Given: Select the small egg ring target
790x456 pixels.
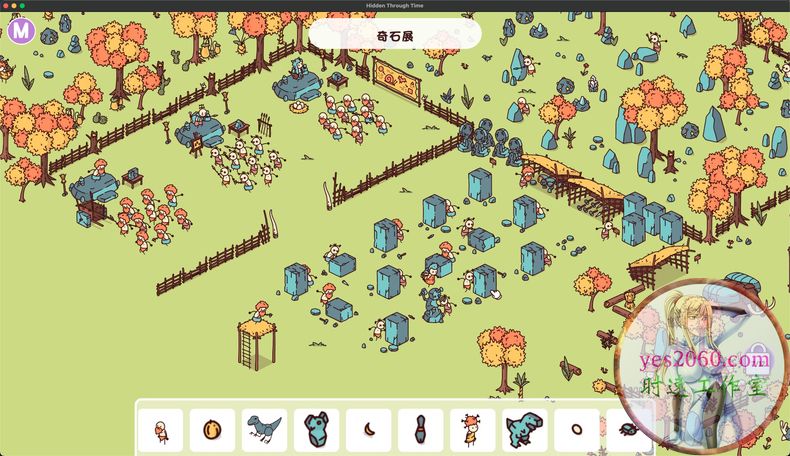Looking at the screenshot, I should point(576,430).
